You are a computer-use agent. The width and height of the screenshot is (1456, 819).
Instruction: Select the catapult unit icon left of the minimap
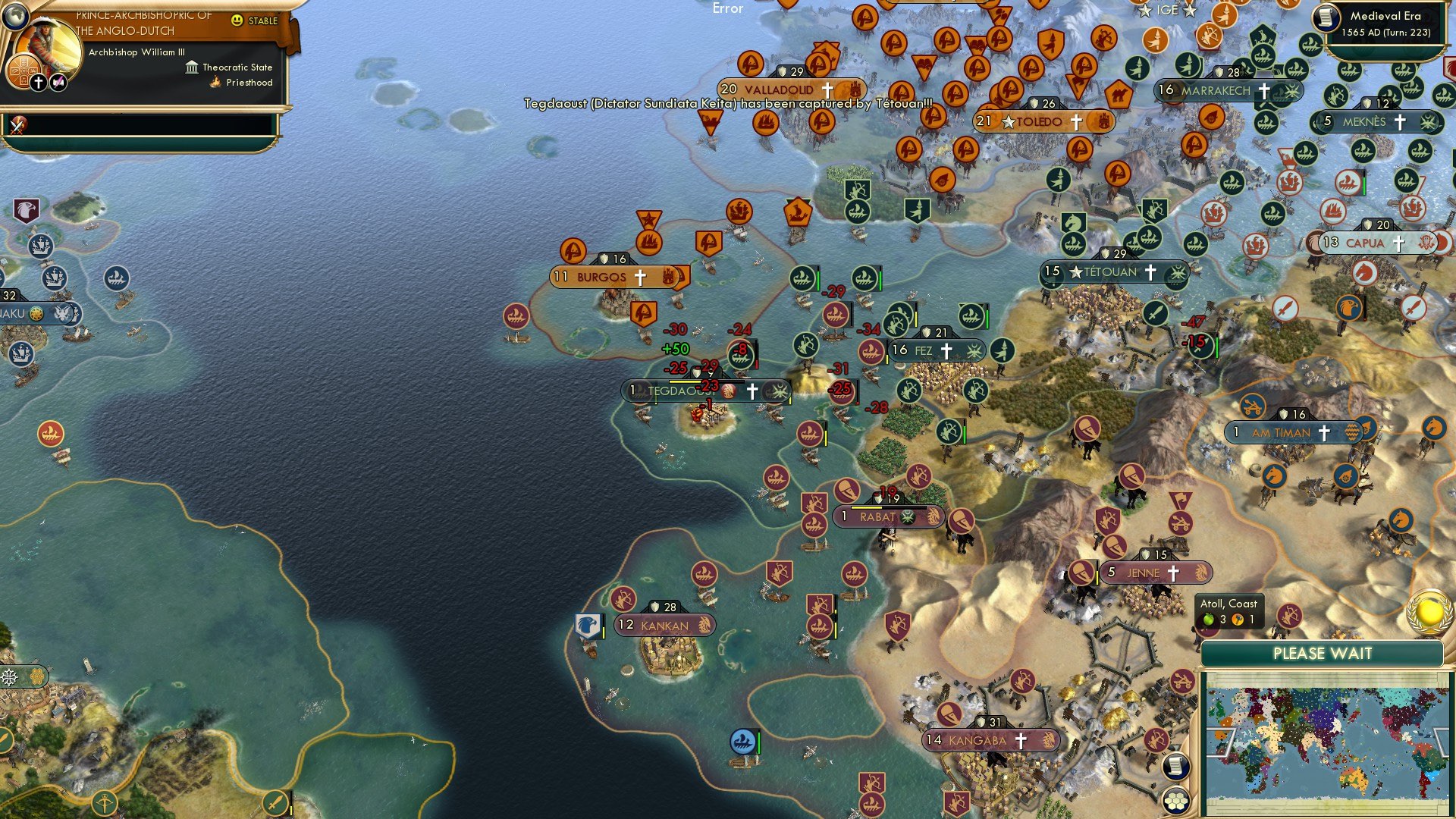pos(1181,682)
